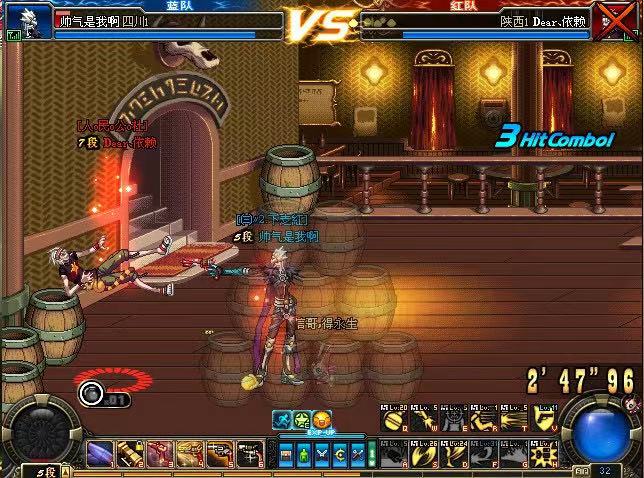The image size is (644, 478).
Task: Click the green star buff icon
Action: 303,419
